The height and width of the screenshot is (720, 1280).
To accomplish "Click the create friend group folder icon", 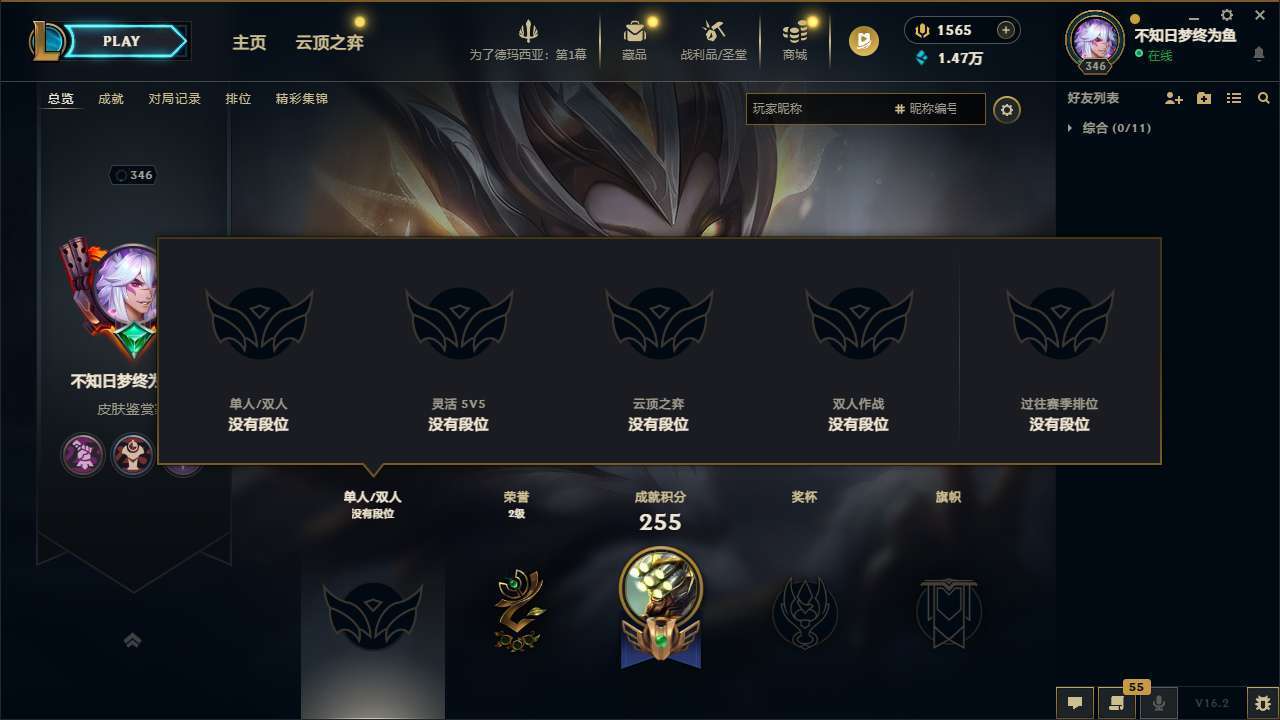I will [1203, 98].
